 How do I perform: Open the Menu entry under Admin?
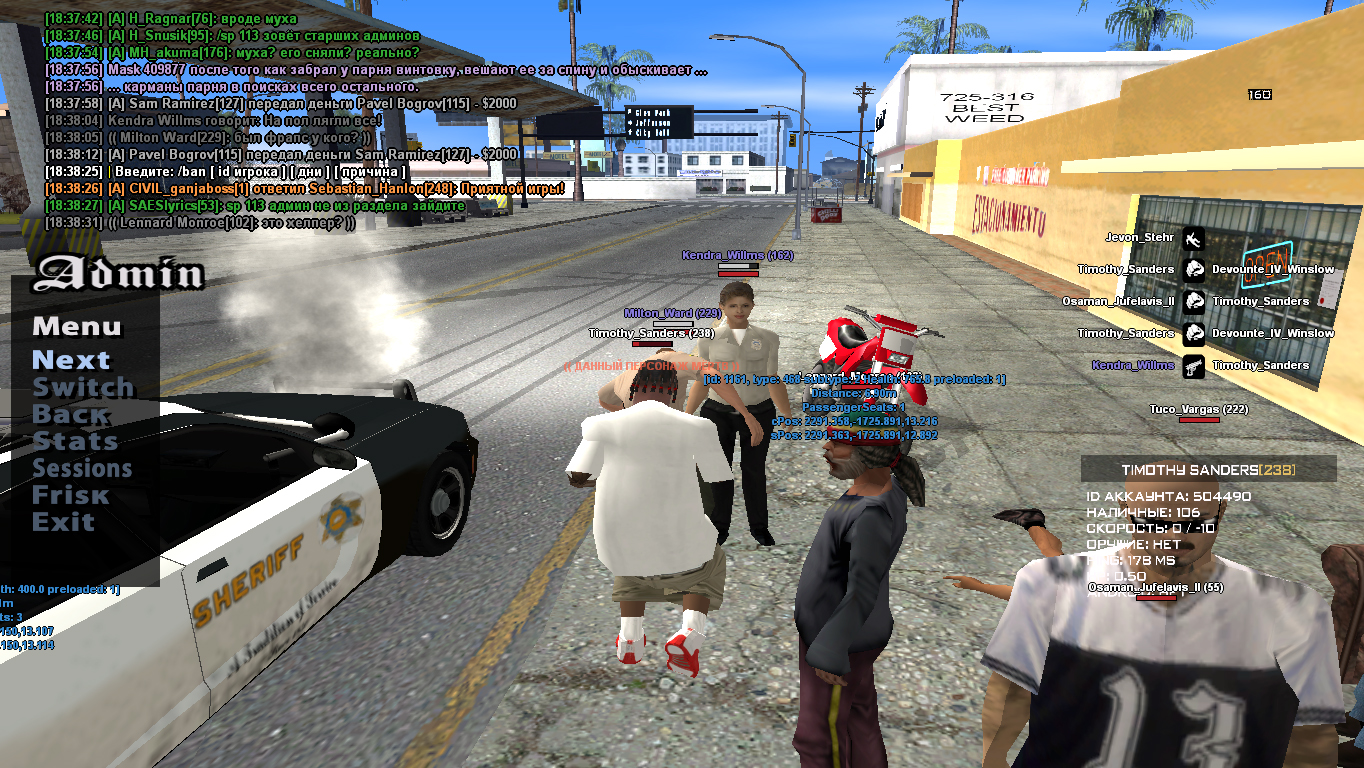pos(76,326)
